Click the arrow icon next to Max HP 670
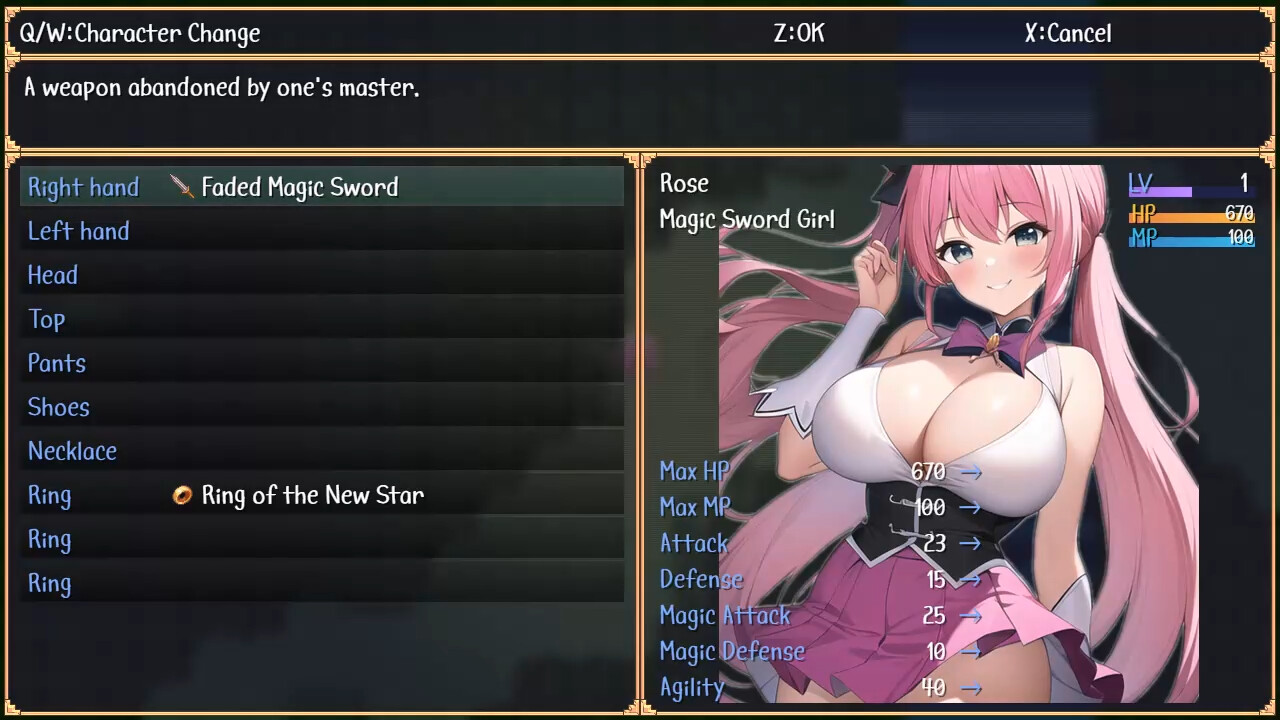 point(971,471)
